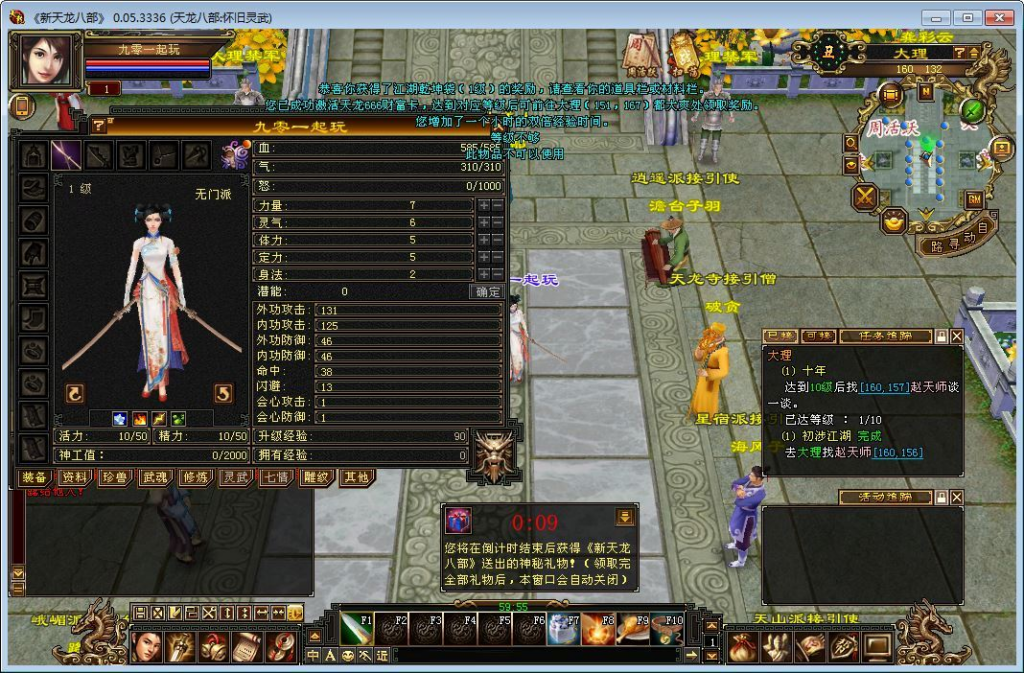Screen dimensions: 1024x673
Task: Click the gift box countdown reward icon
Action: point(458,521)
